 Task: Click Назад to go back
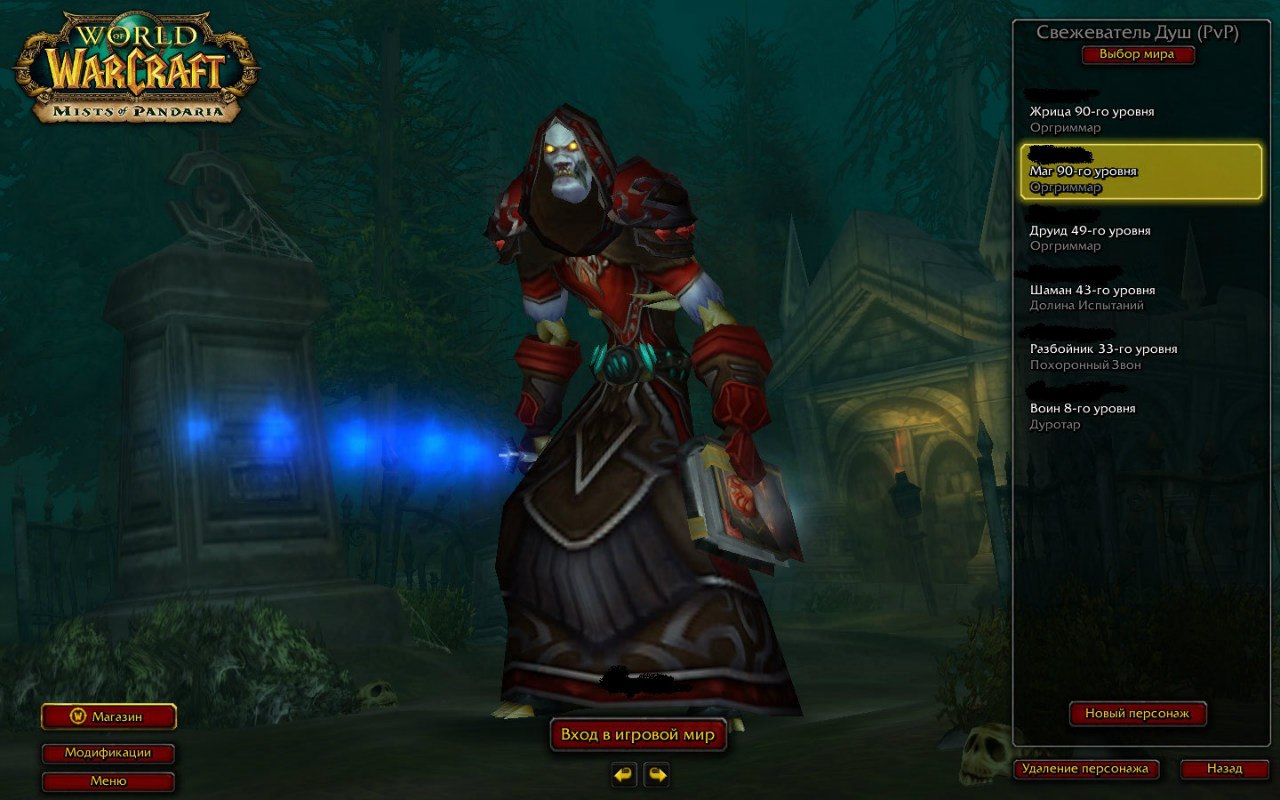(x=1223, y=769)
